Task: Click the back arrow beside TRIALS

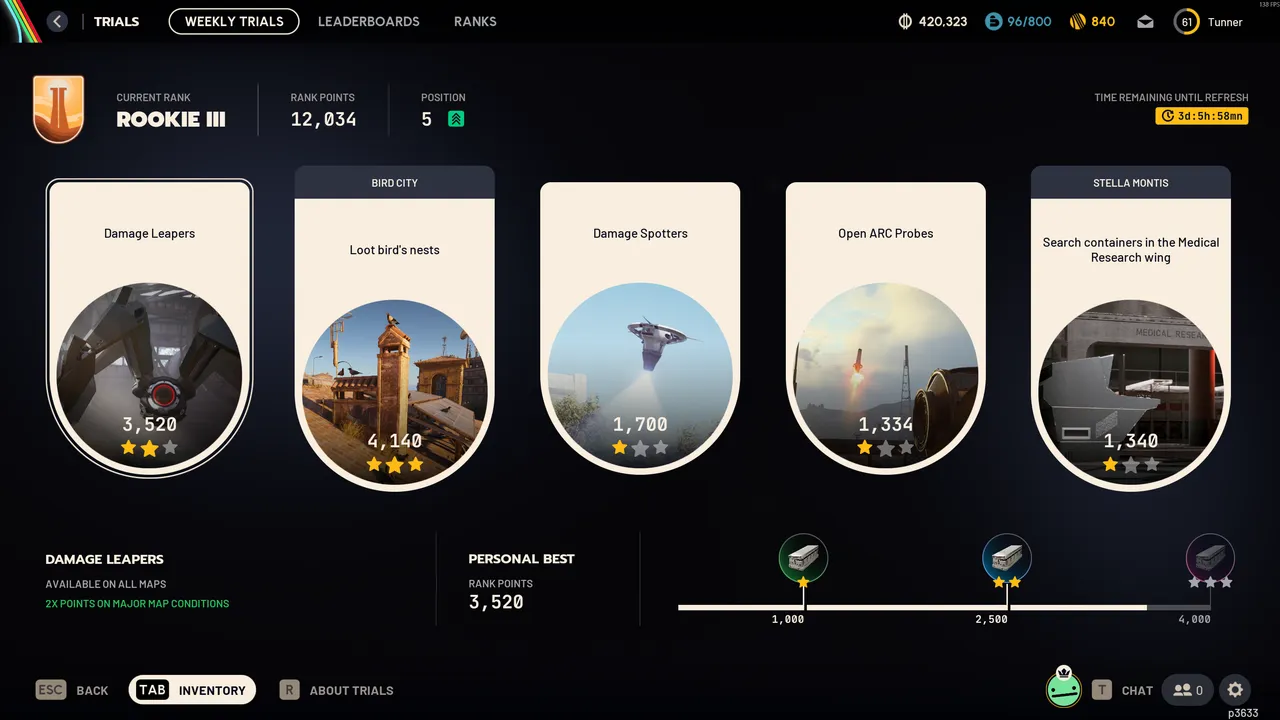Action: (x=57, y=21)
